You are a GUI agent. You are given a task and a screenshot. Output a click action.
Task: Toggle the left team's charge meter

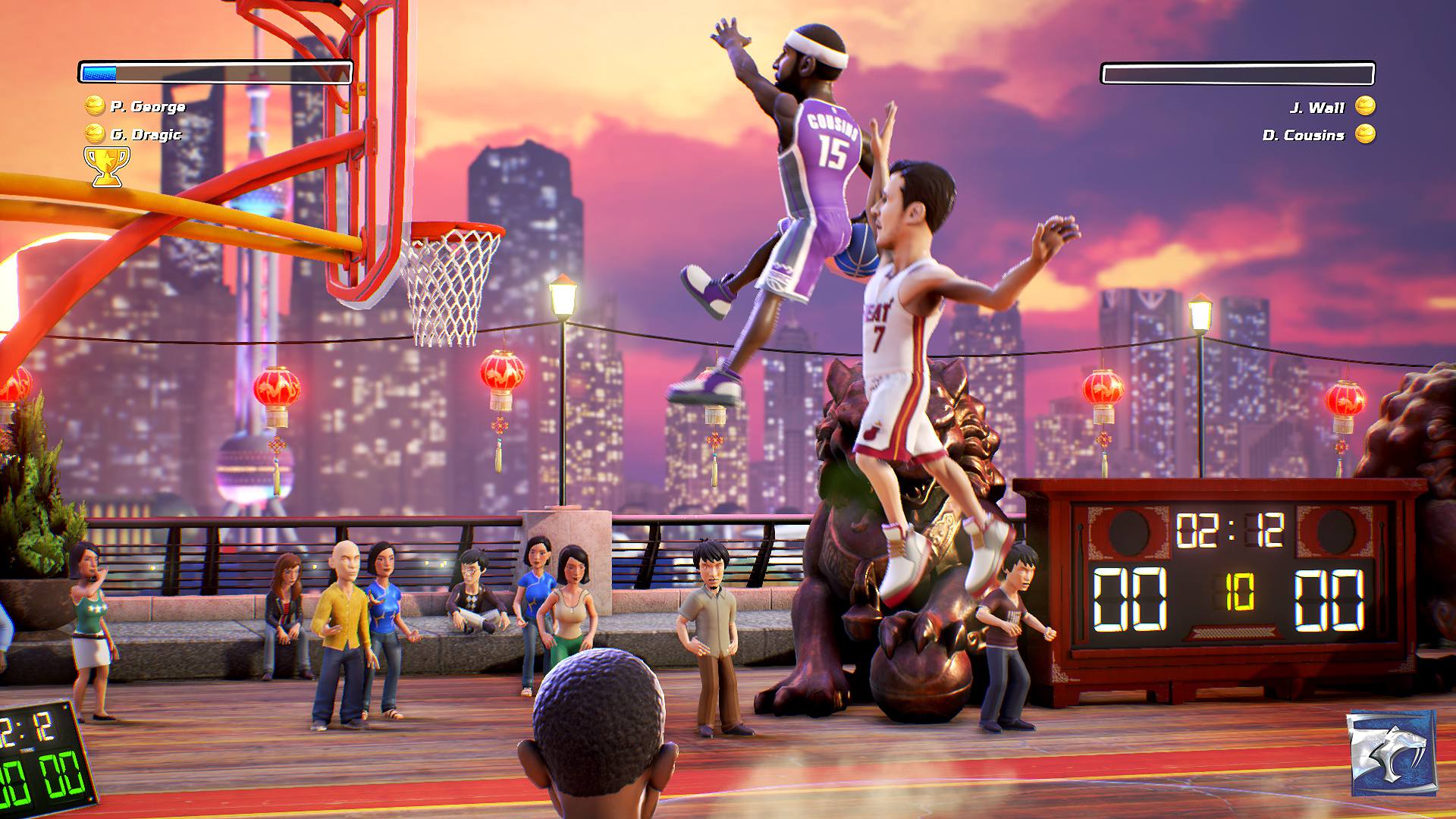[x=216, y=71]
